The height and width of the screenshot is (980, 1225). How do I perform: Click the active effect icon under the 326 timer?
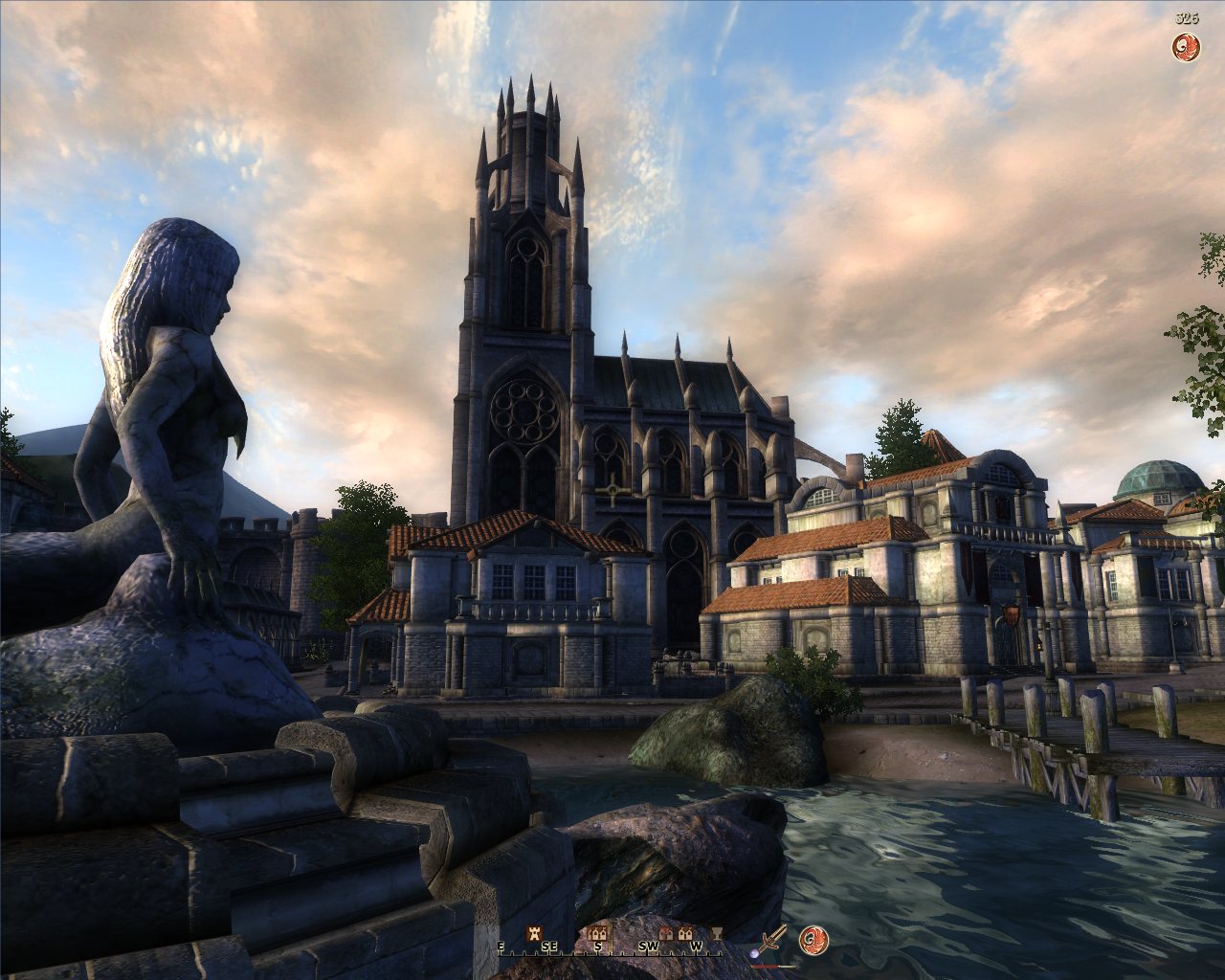(x=1187, y=45)
